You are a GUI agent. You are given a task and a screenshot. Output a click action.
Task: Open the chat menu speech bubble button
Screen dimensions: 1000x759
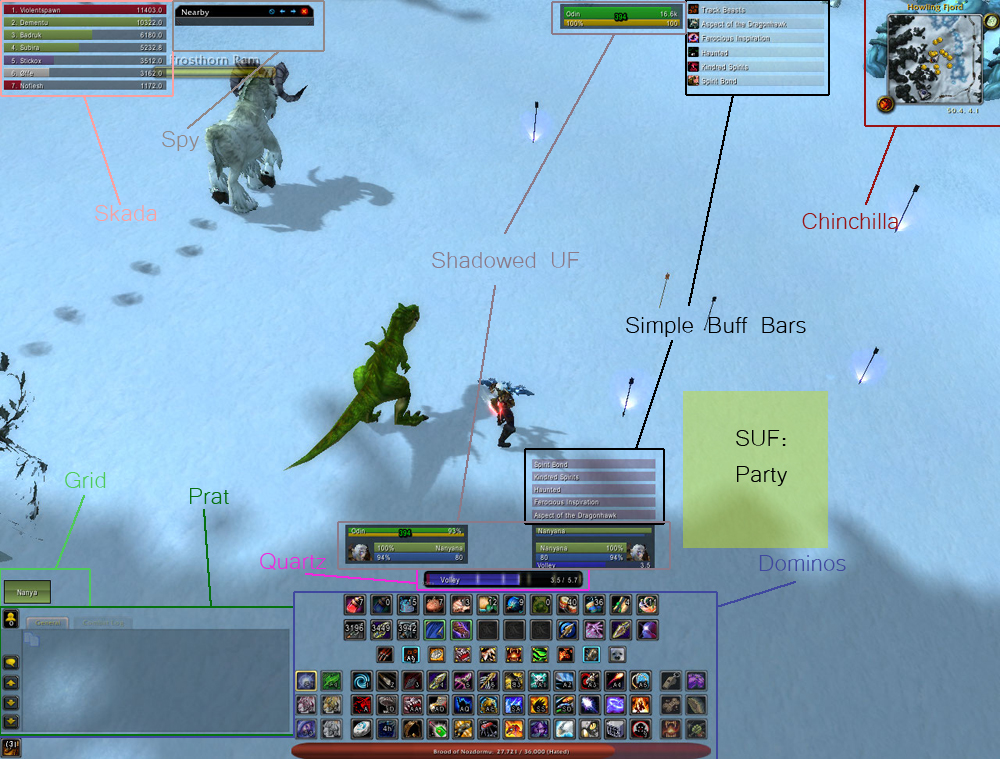[9, 661]
